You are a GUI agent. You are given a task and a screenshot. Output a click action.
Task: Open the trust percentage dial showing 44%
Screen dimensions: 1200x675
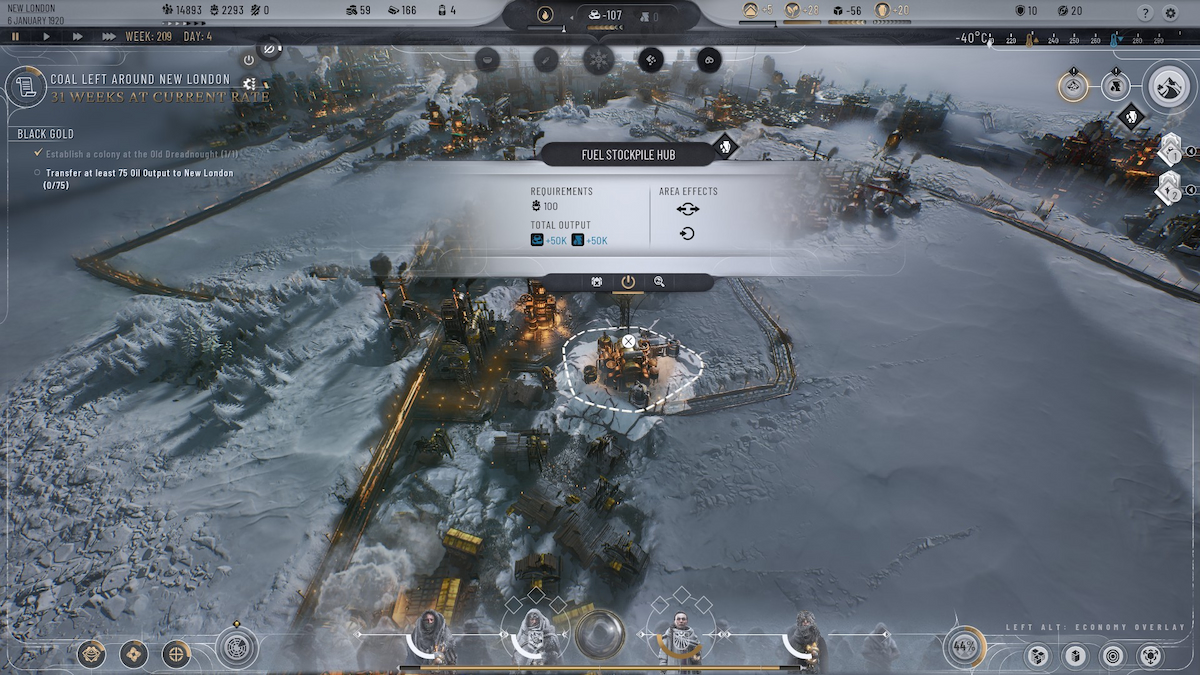(x=964, y=647)
